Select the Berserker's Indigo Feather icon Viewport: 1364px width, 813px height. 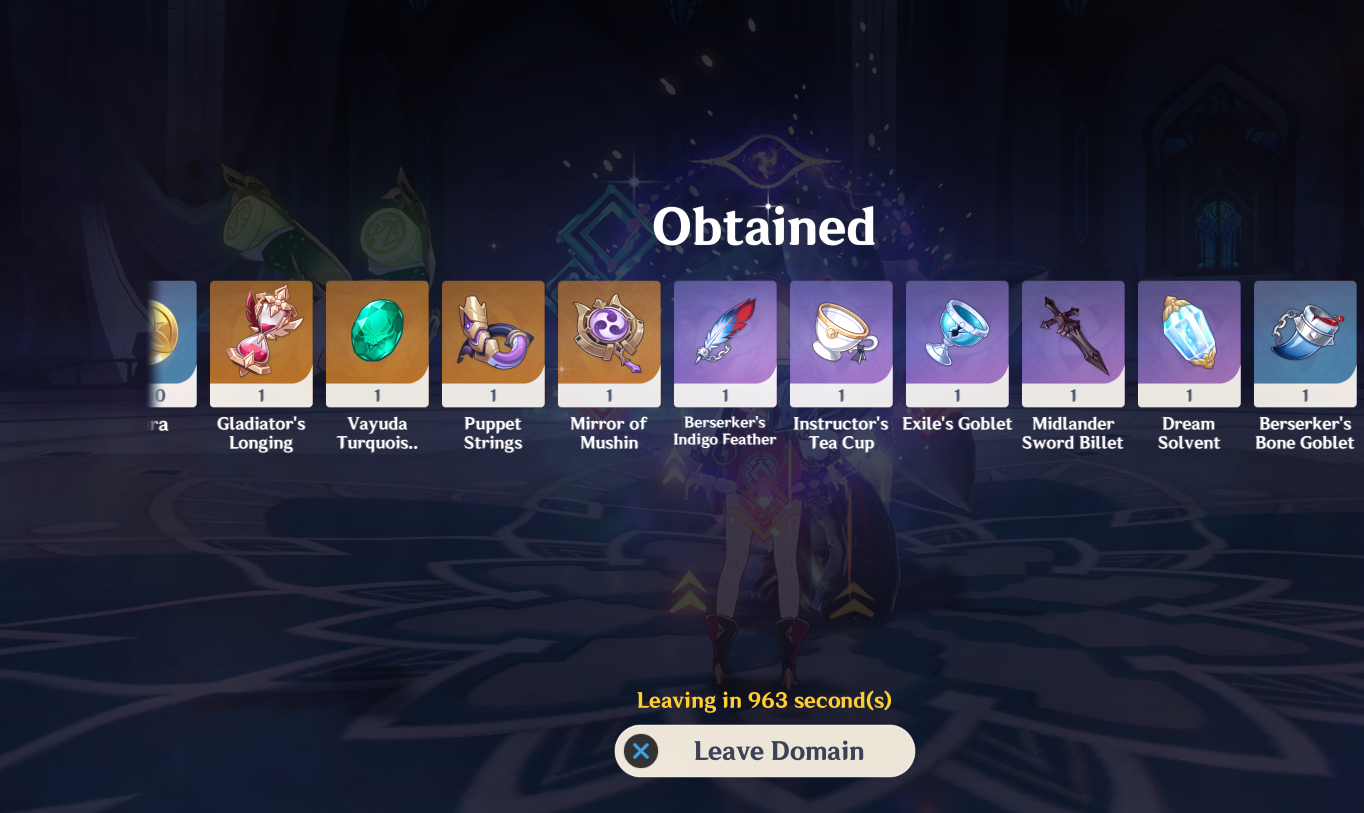point(724,342)
